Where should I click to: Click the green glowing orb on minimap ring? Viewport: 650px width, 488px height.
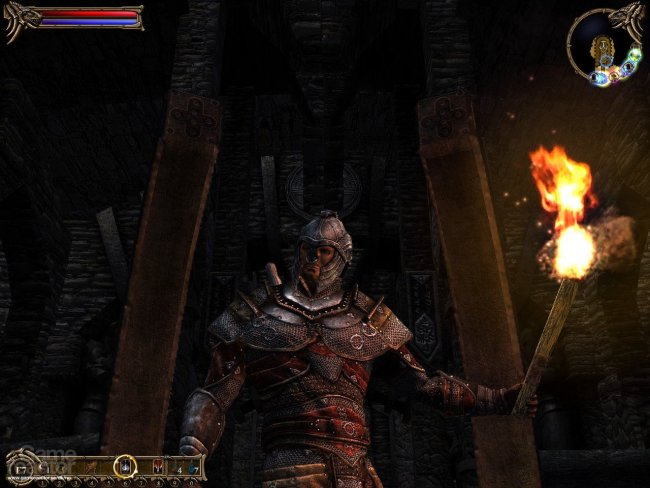[634, 54]
